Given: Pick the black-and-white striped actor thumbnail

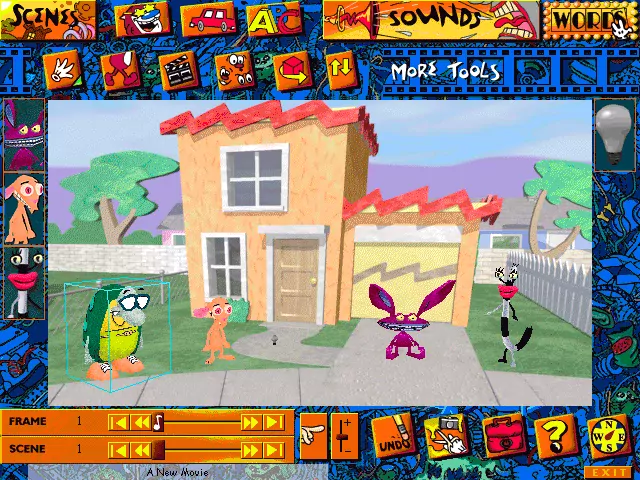Looking at the screenshot, I should 24,282.
